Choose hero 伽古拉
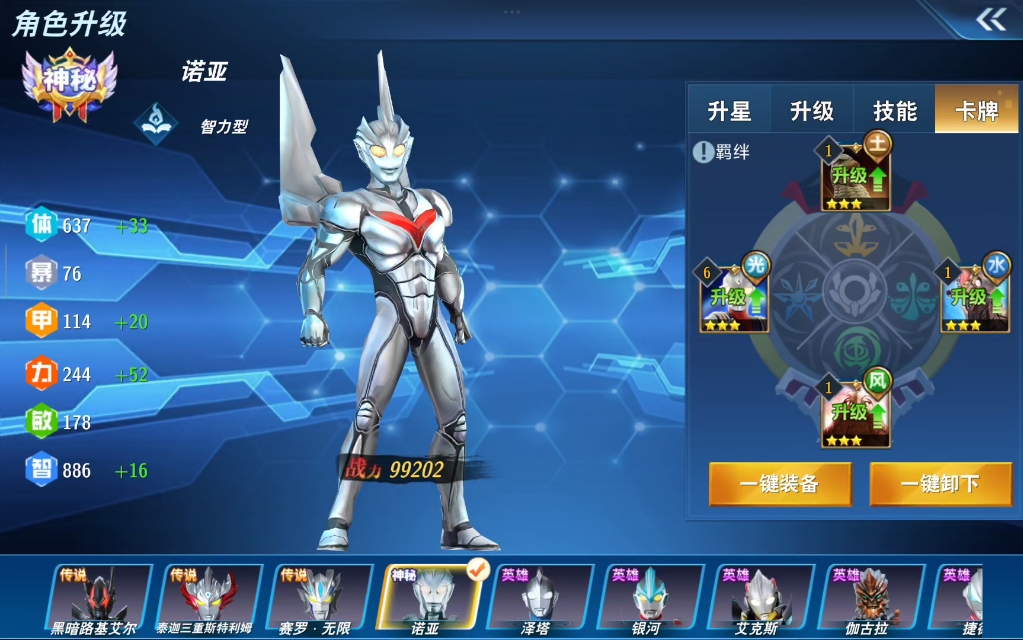Image resolution: width=1023 pixels, height=640 pixels. click(x=868, y=600)
